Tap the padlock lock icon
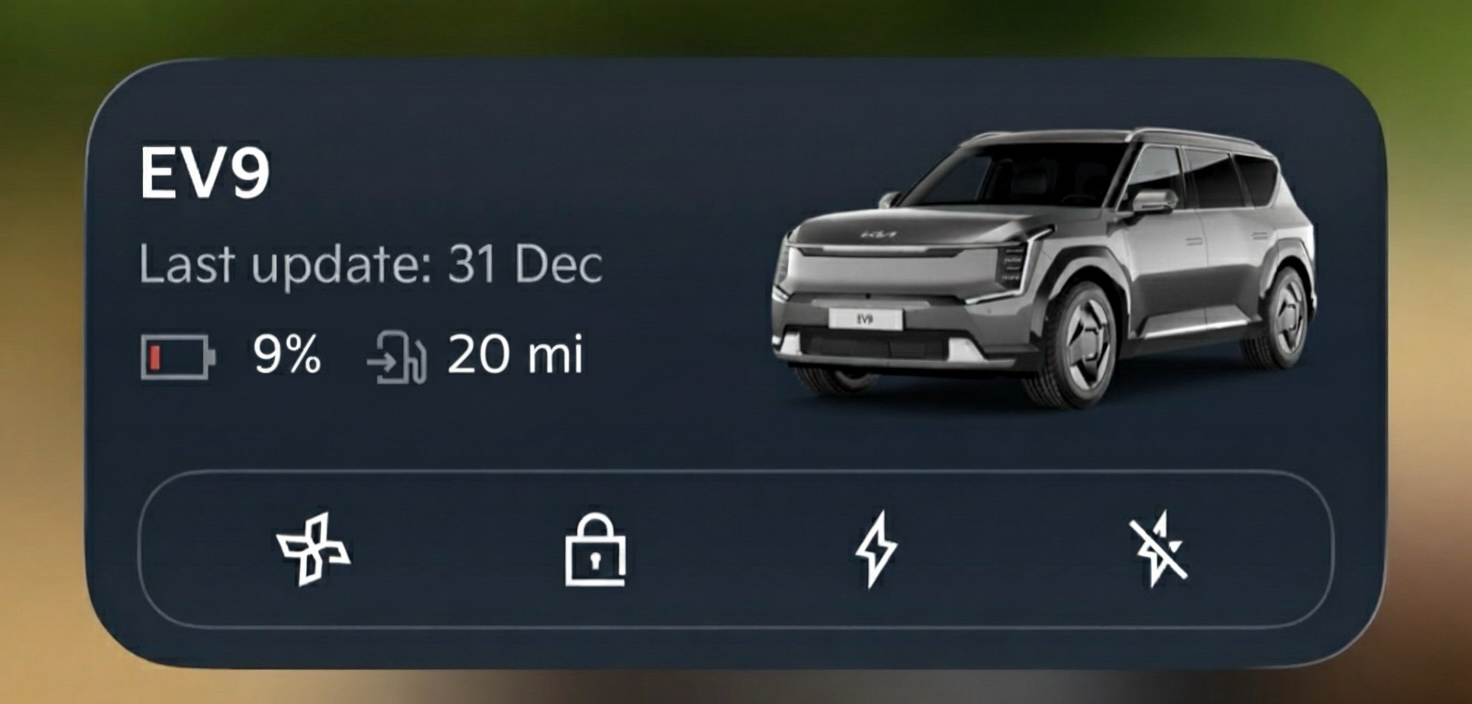This screenshot has height=704, width=1472. [595, 549]
